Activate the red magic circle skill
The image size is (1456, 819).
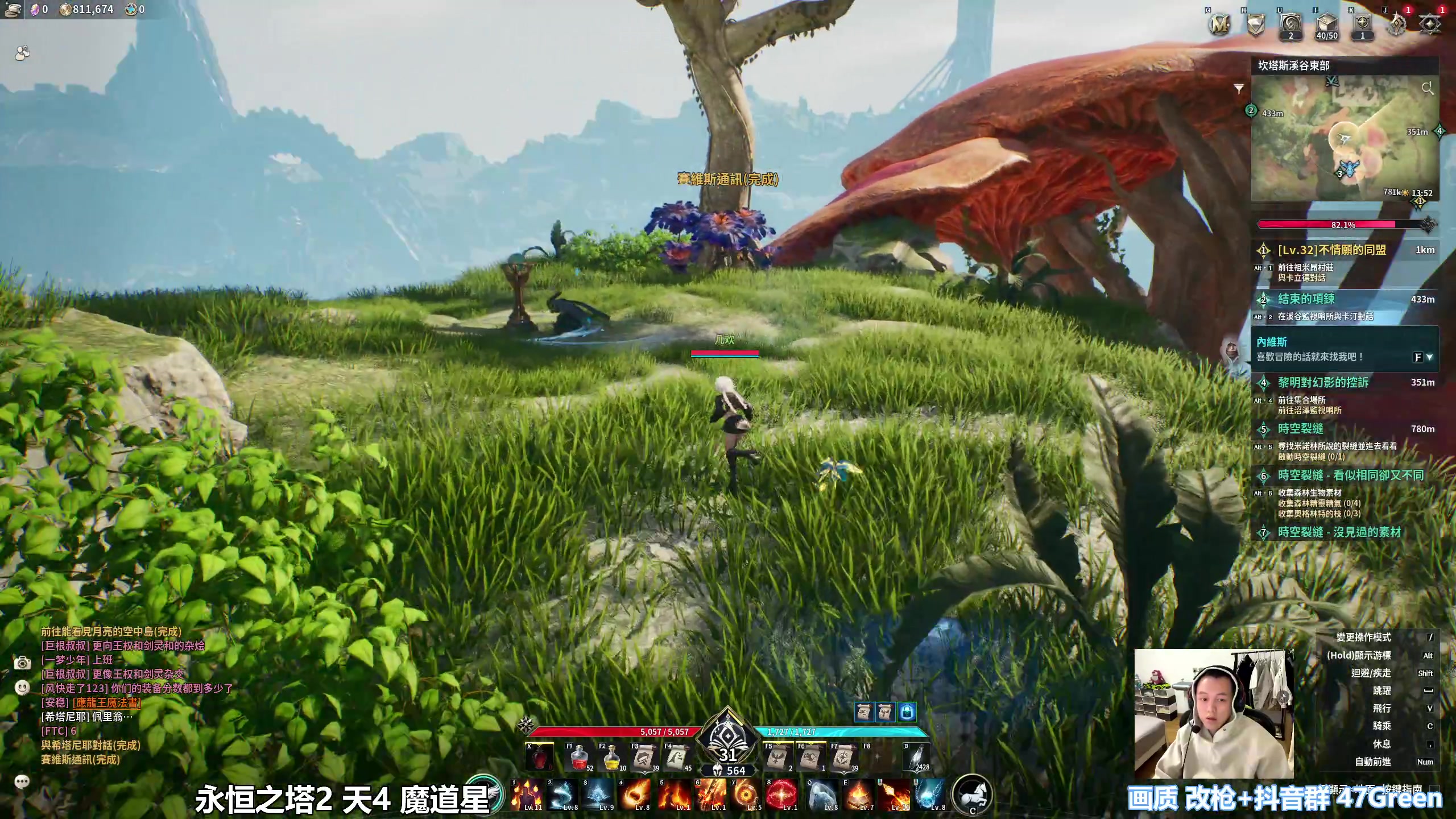point(783,795)
